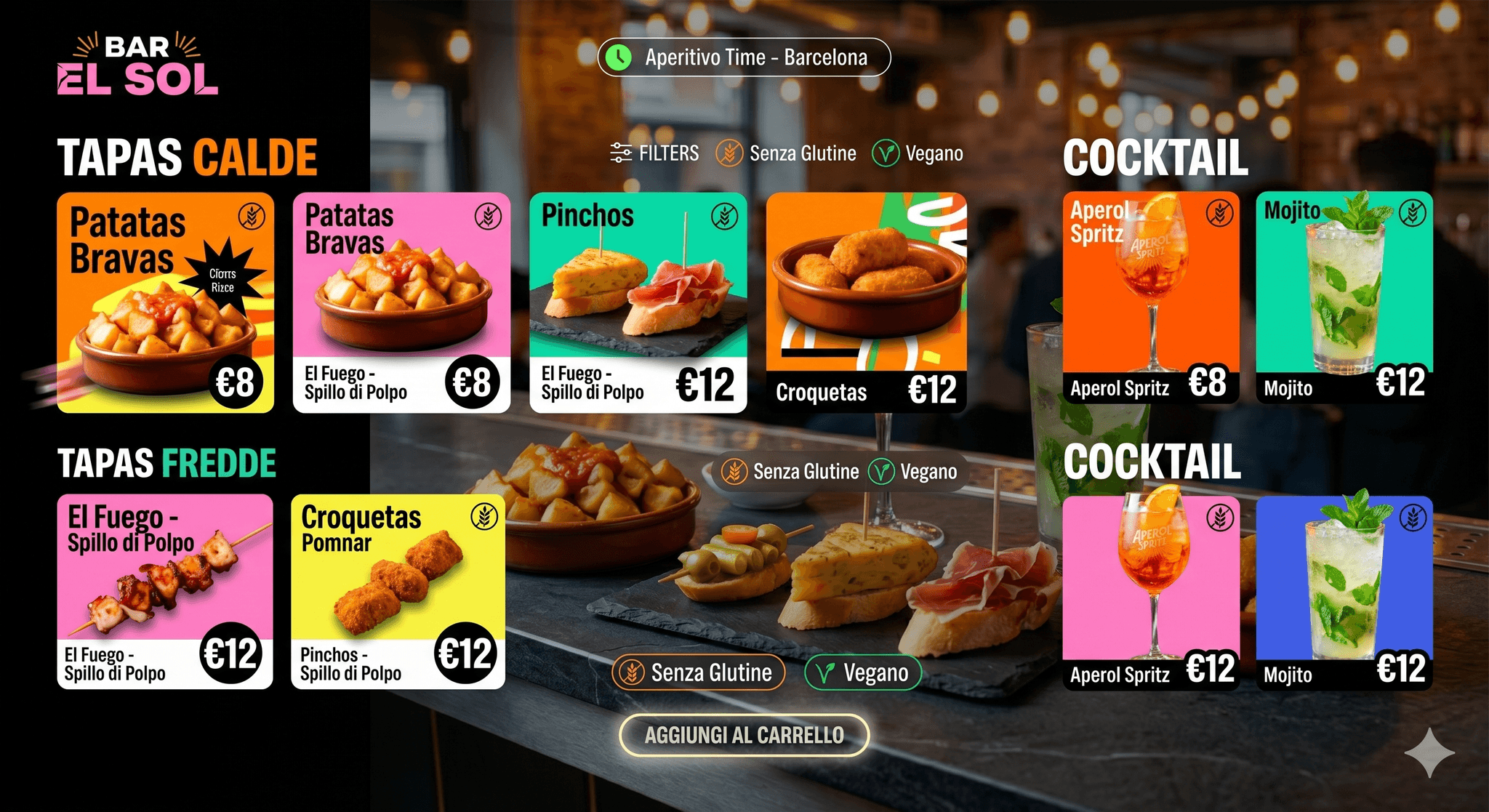
Task: Expand the second COCKTAIL section header
Action: point(1154,460)
